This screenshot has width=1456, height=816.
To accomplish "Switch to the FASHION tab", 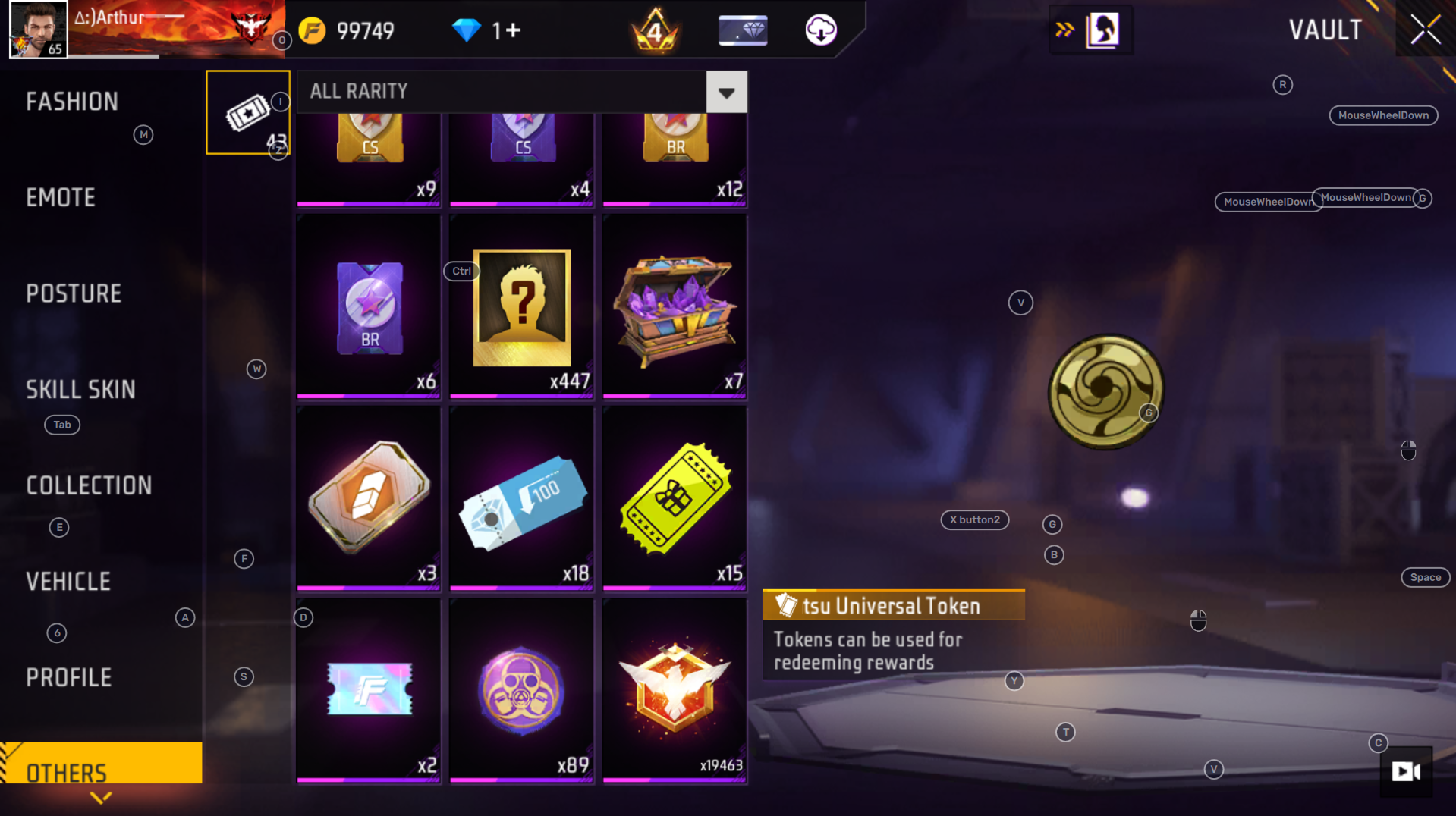I will click(73, 101).
